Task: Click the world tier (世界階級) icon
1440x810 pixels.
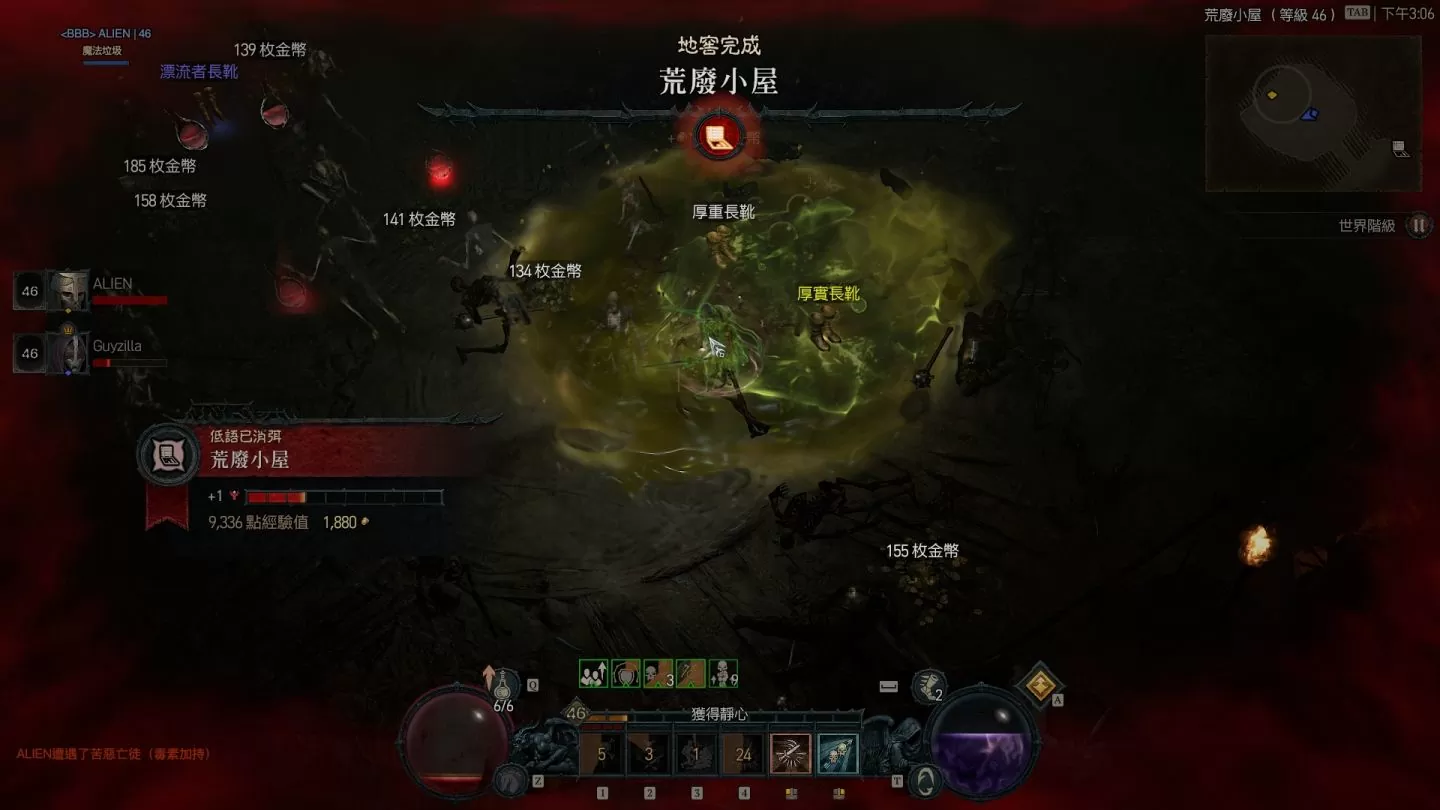Action: 1418,226
